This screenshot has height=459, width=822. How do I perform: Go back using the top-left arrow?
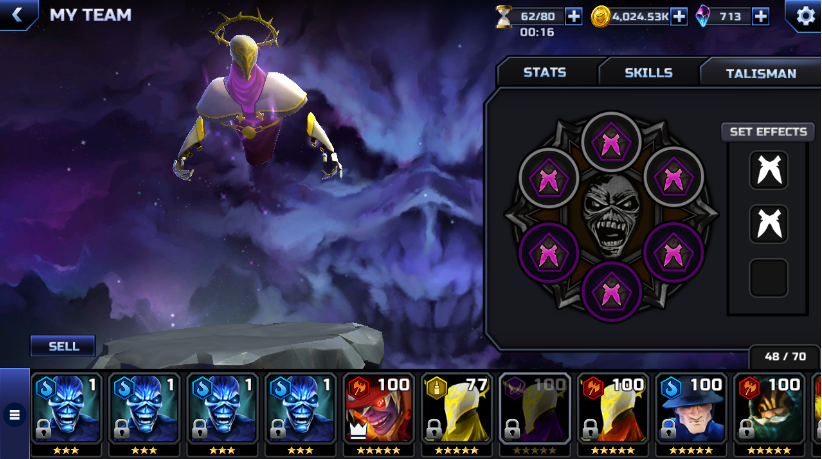[x=17, y=15]
